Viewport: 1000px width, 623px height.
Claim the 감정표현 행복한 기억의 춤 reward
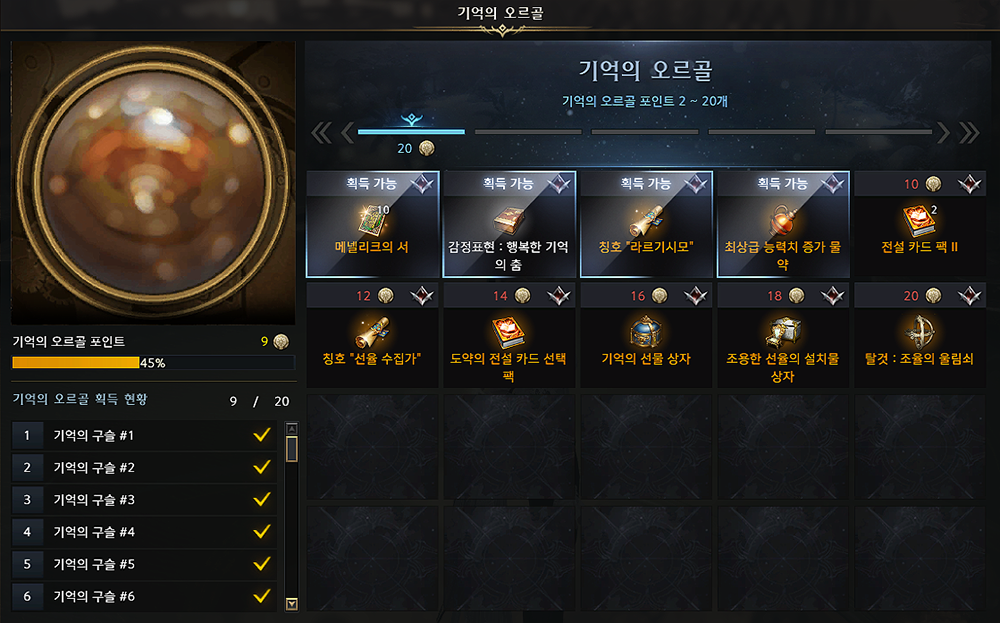(x=509, y=224)
